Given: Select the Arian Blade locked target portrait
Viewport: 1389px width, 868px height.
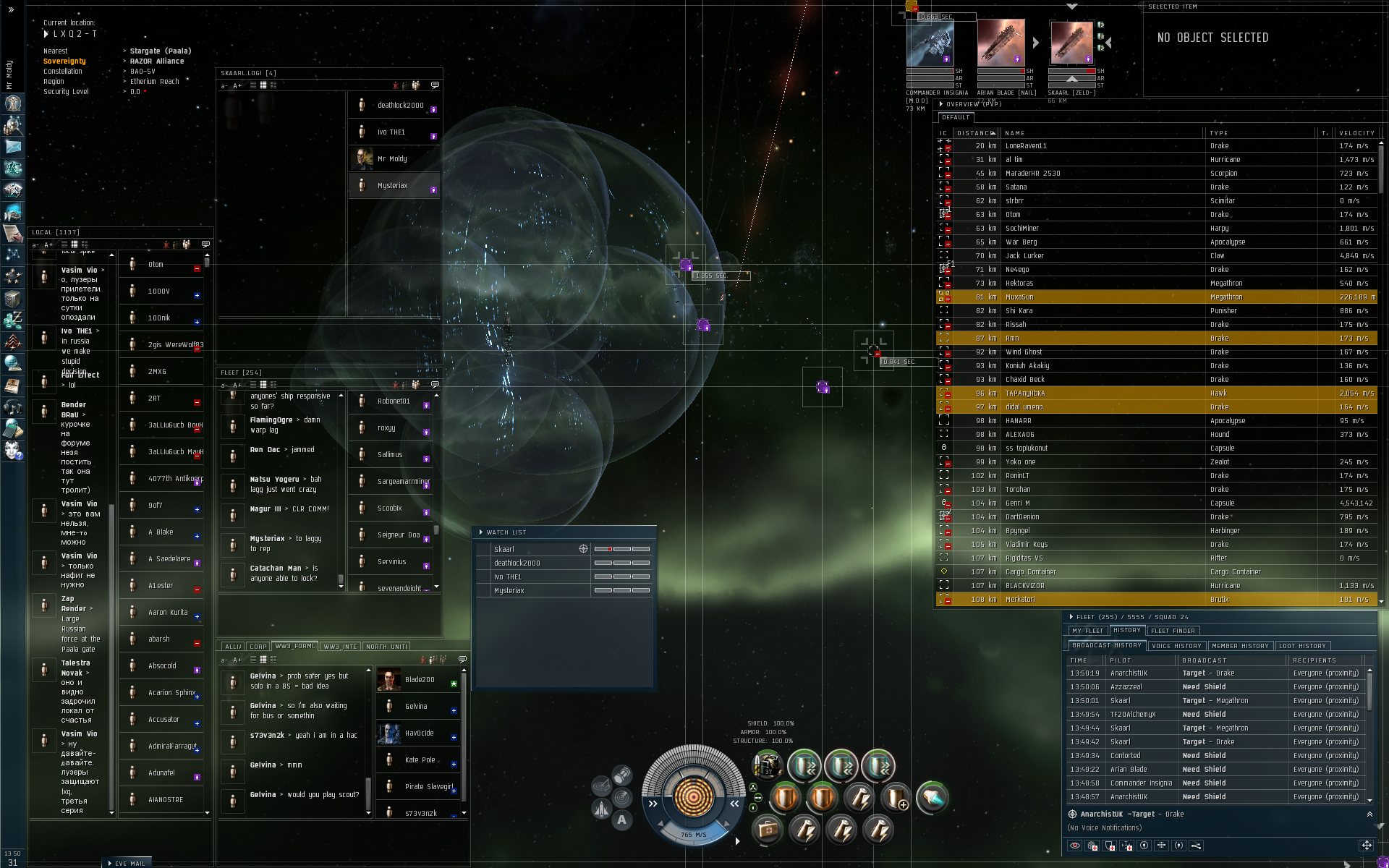Looking at the screenshot, I should point(1001,43).
